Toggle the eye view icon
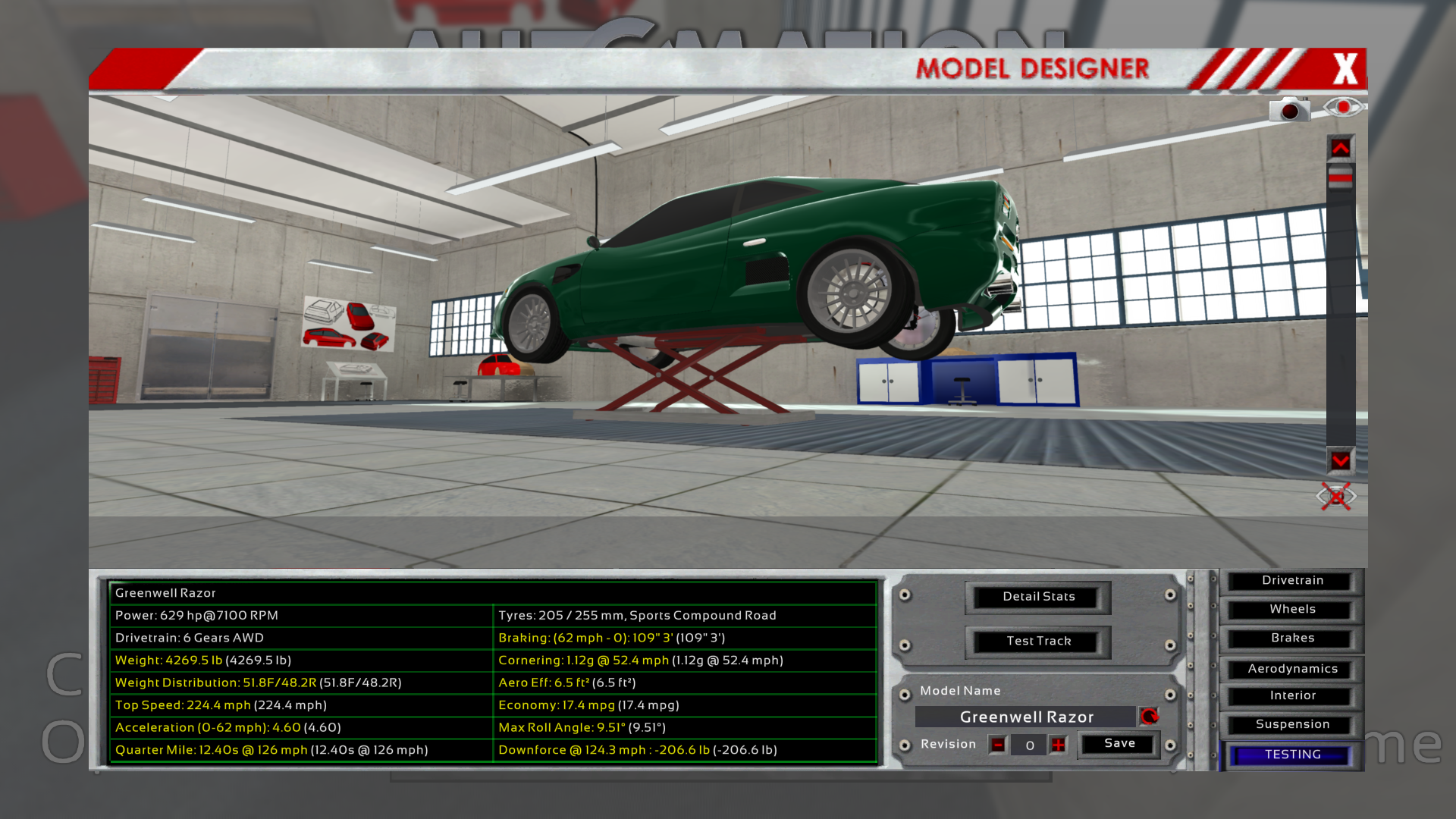Screen dimensions: 1456x819 click(1343, 107)
